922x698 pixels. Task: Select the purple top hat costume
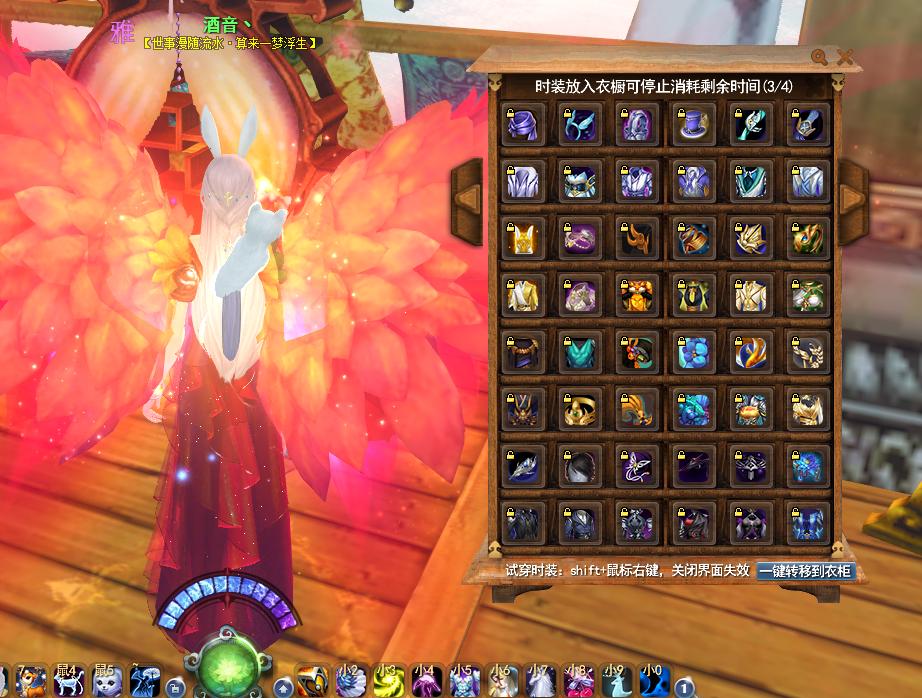pos(694,125)
